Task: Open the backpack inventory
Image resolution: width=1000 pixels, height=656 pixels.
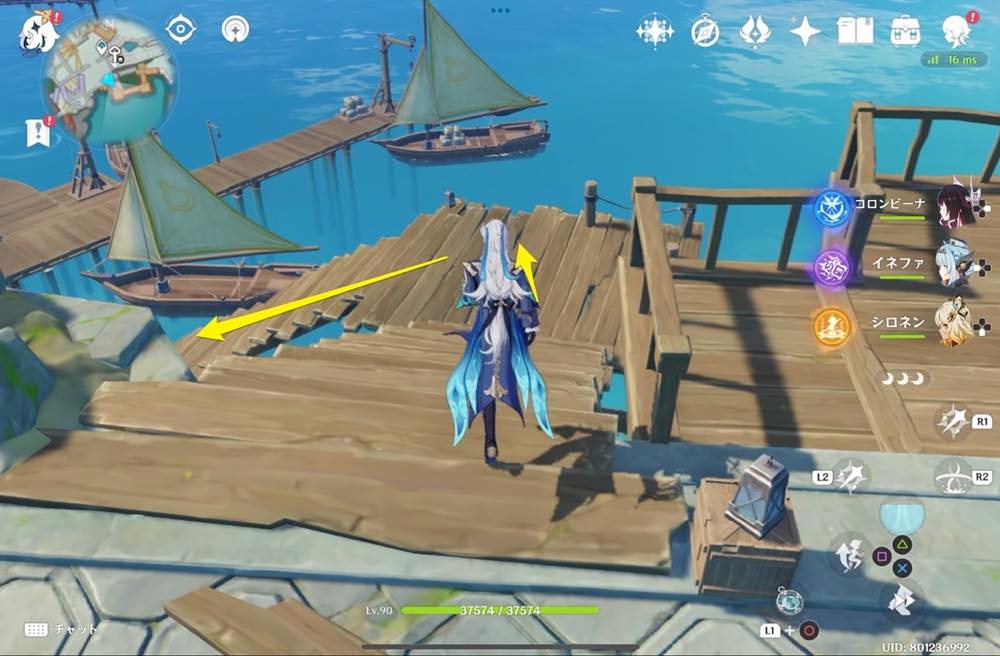Action: [x=906, y=31]
